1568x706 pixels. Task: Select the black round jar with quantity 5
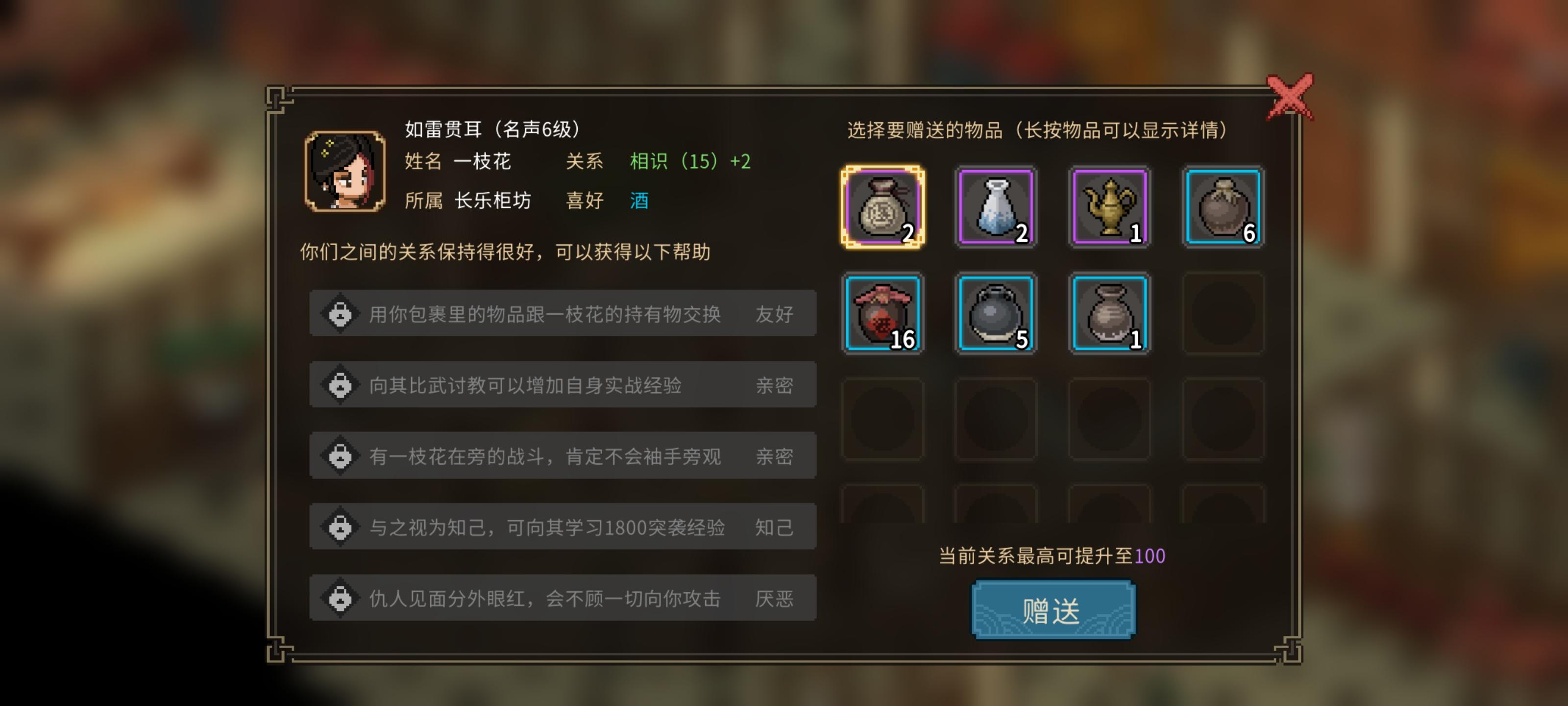click(x=995, y=314)
